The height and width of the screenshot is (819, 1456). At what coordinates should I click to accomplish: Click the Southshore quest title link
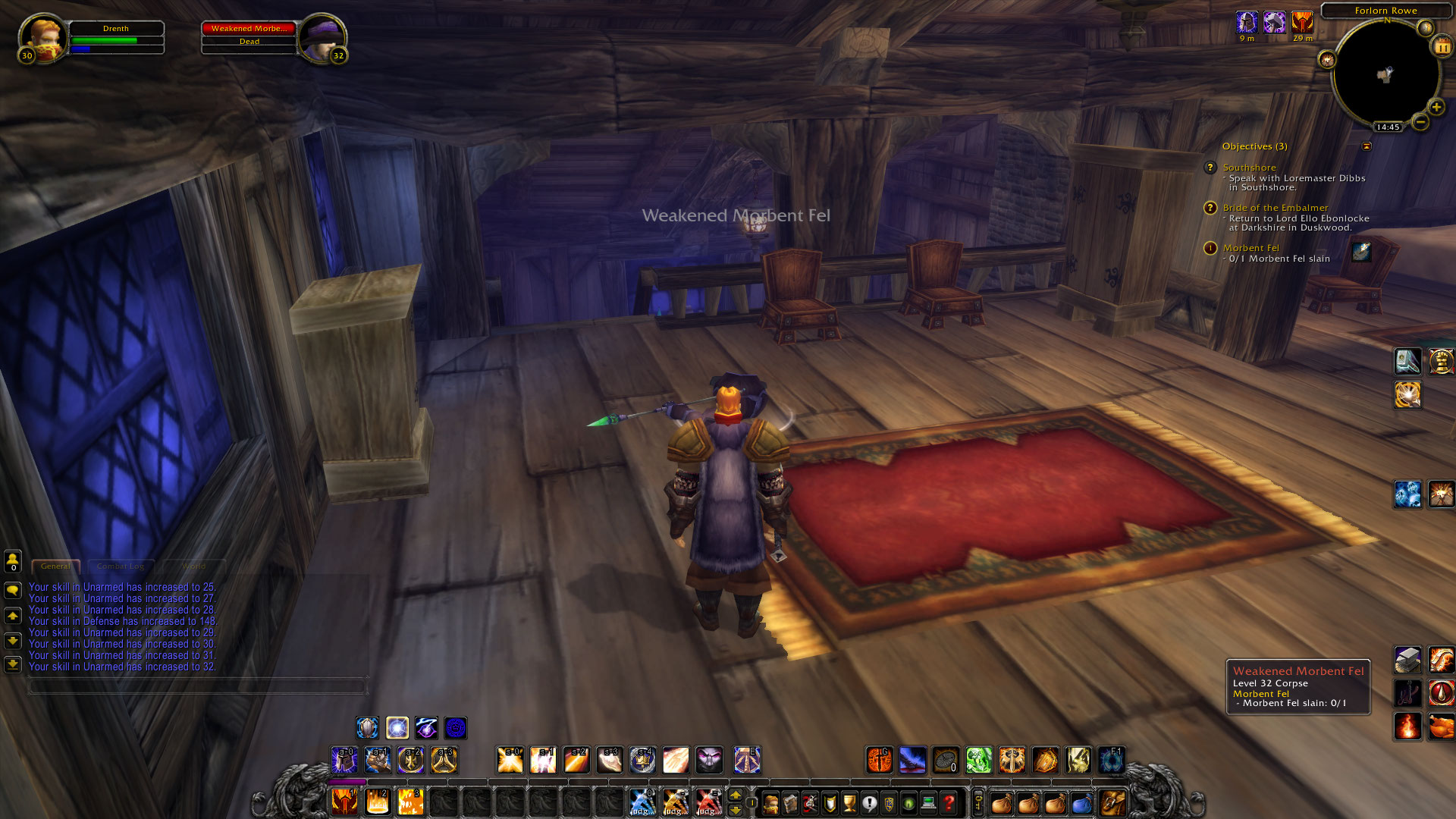(x=1251, y=168)
